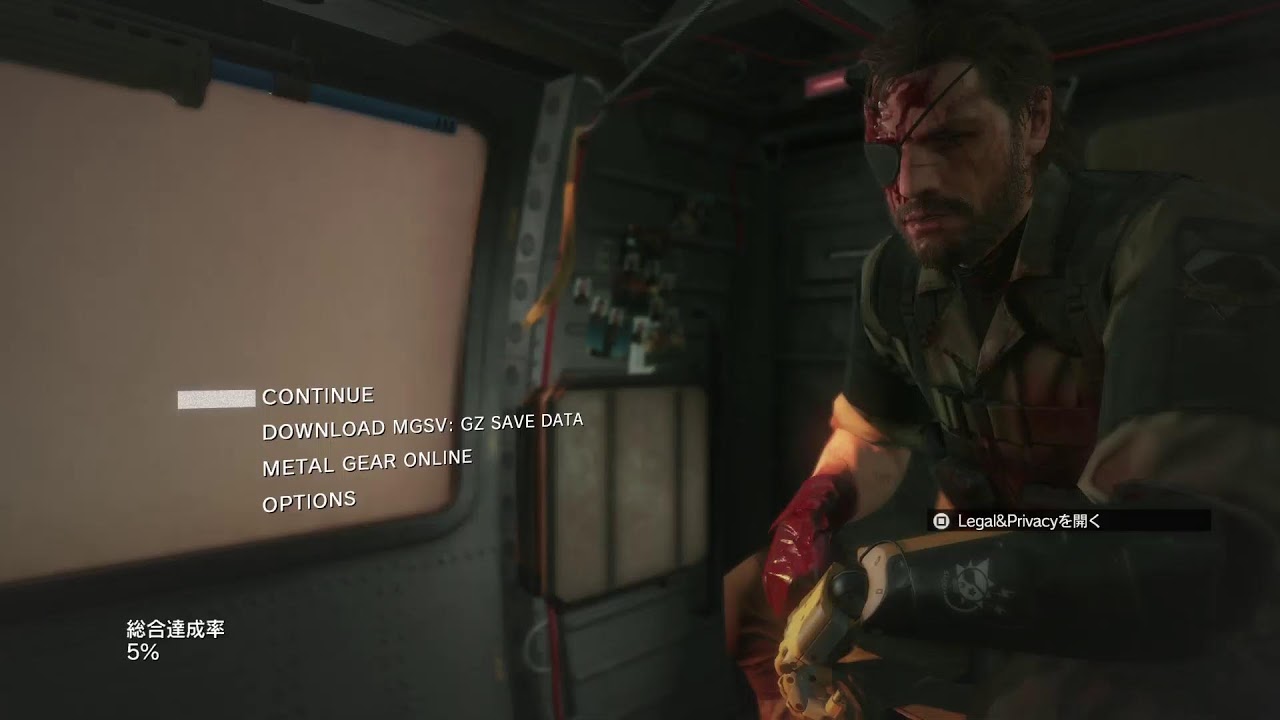Launch Metal Gear Online
This screenshot has height=720, width=1280.
367,462
